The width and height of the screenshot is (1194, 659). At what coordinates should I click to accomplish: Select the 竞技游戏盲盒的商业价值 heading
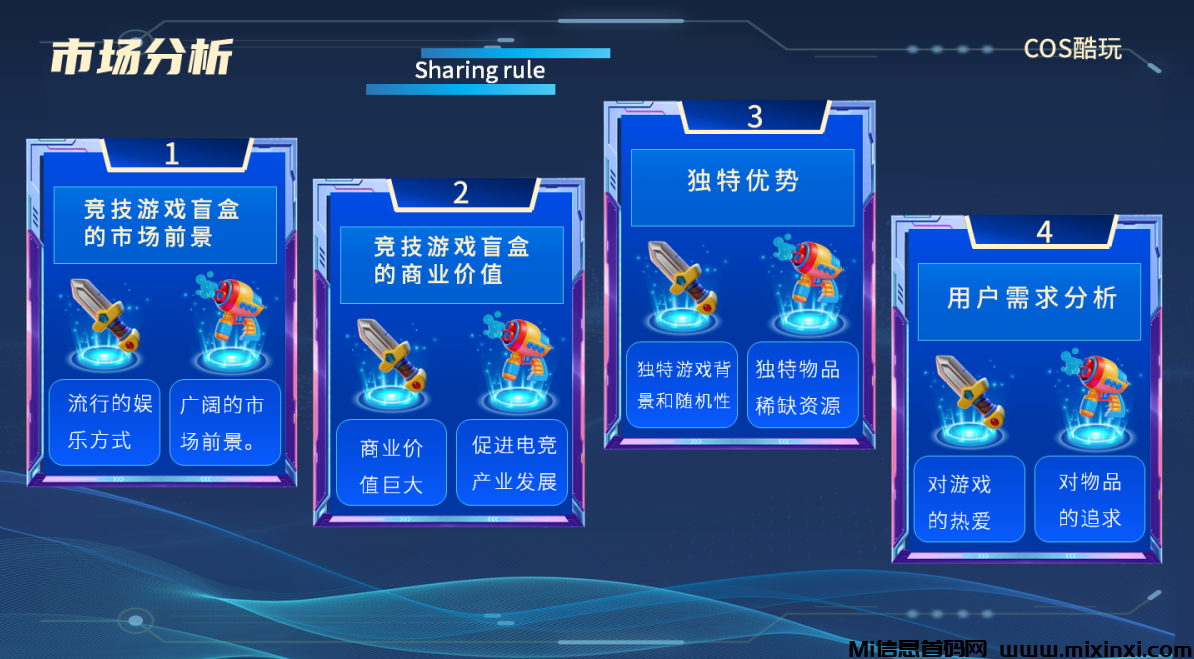(x=451, y=263)
